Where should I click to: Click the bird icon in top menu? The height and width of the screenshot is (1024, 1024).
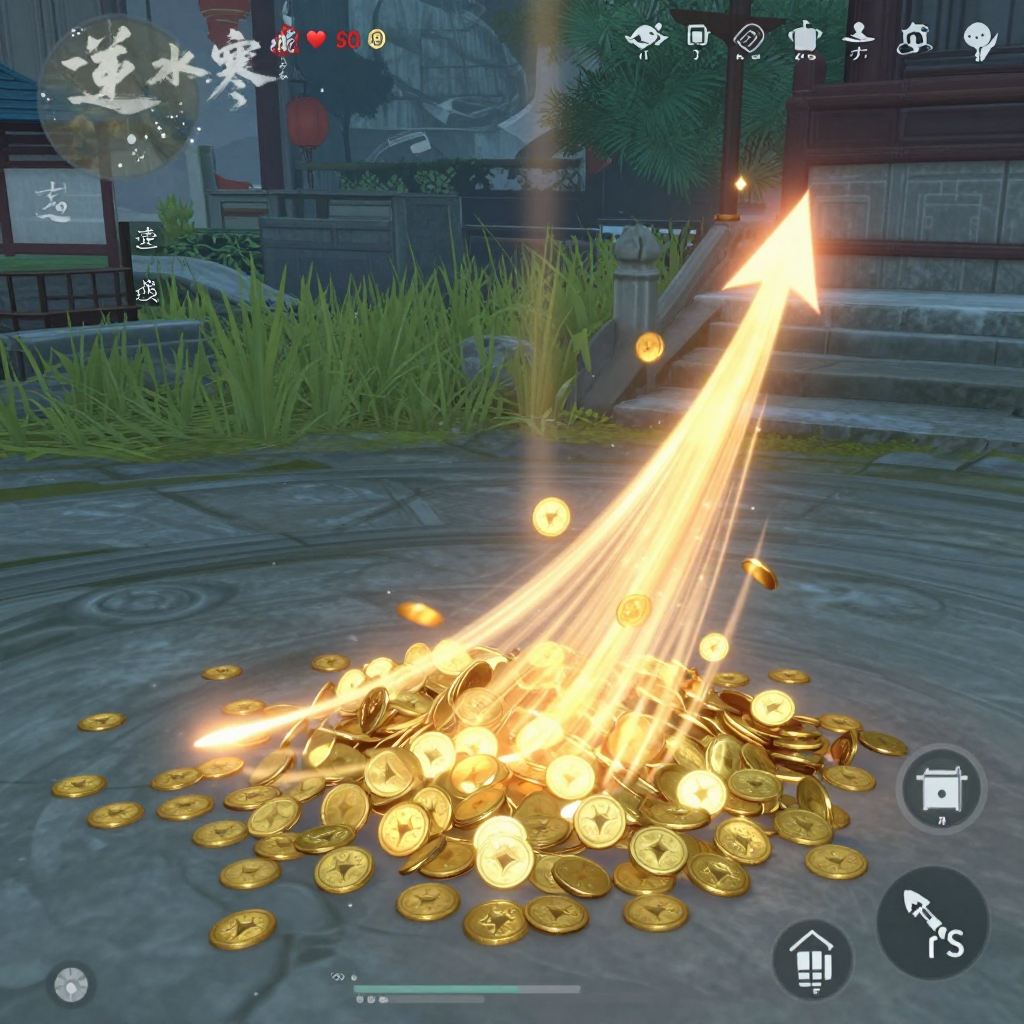pos(645,39)
